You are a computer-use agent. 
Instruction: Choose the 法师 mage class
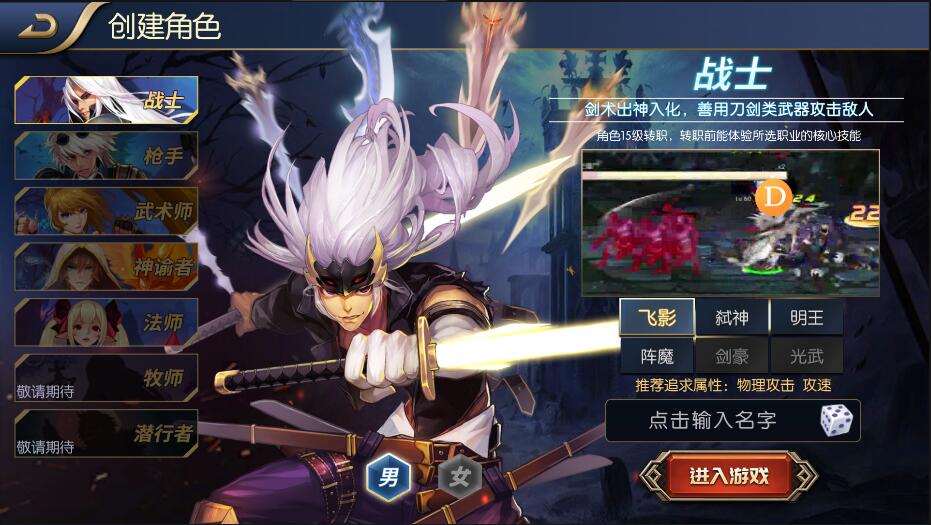[106, 322]
